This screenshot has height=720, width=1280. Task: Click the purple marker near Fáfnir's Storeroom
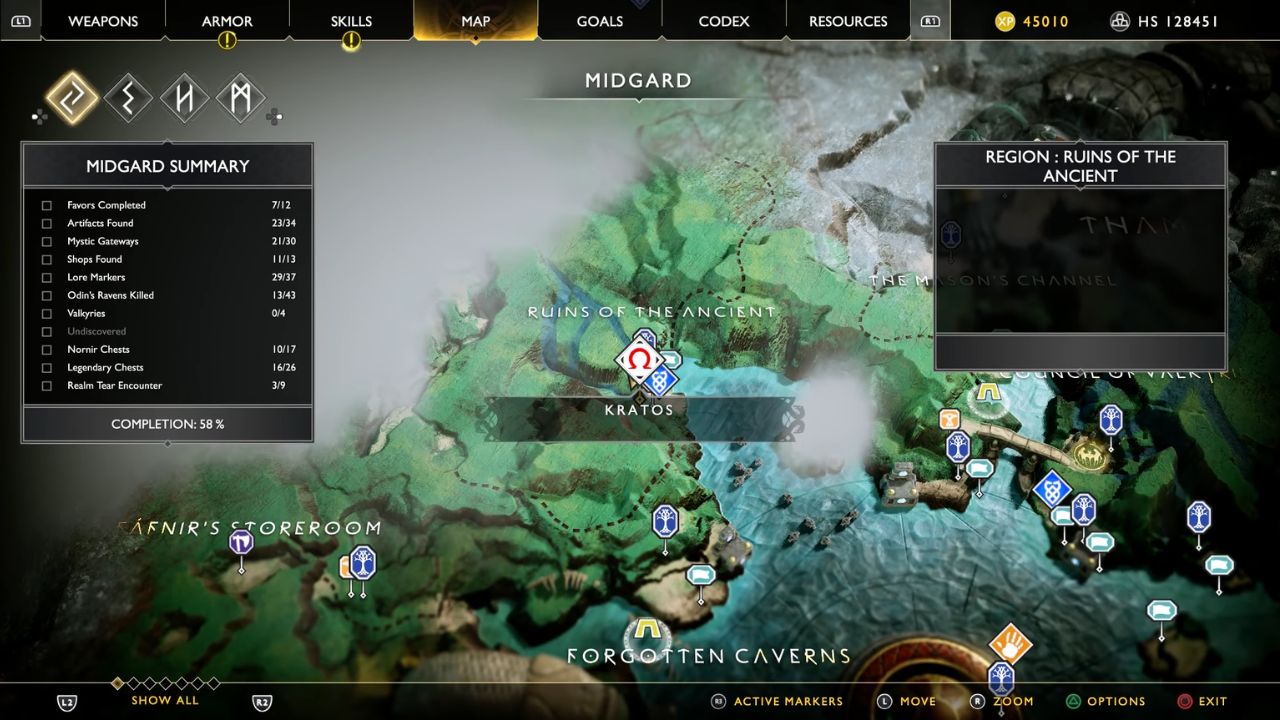click(x=241, y=543)
